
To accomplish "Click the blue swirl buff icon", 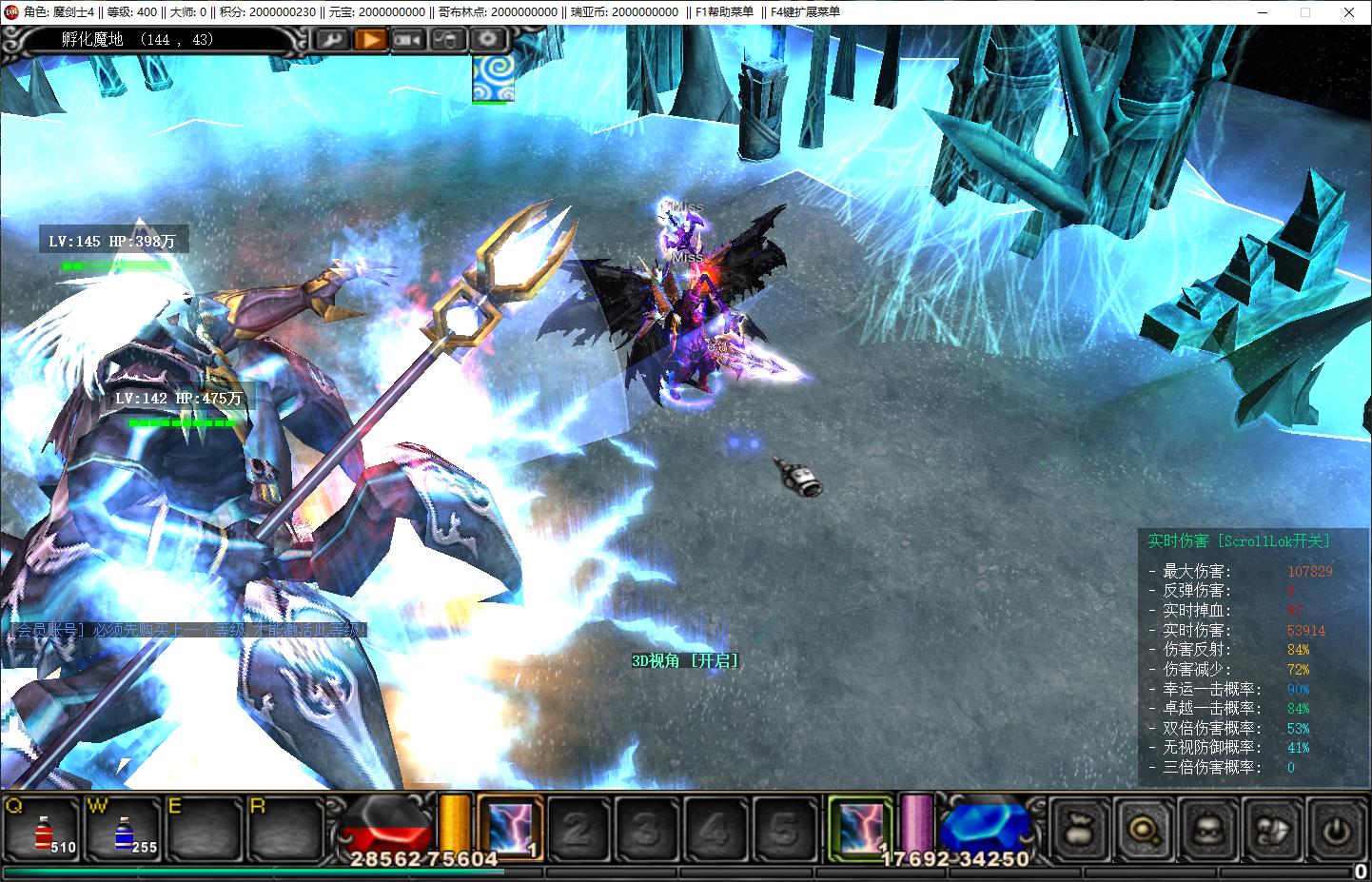I will click(x=494, y=77).
